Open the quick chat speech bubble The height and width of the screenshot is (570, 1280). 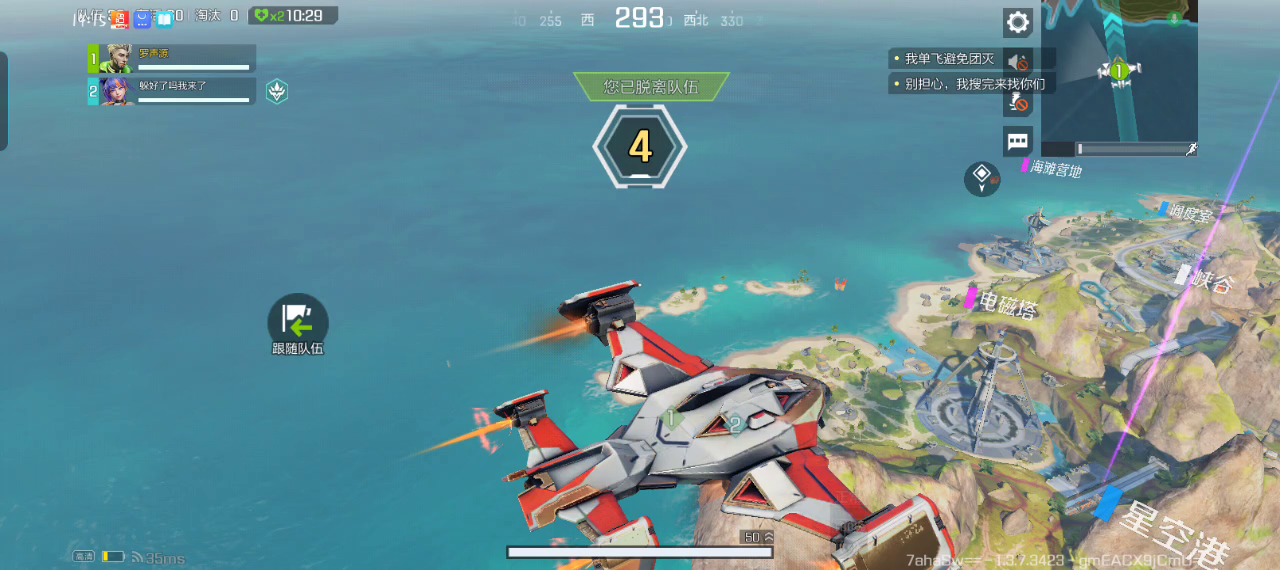pyautogui.click(x=1018, y=141)
